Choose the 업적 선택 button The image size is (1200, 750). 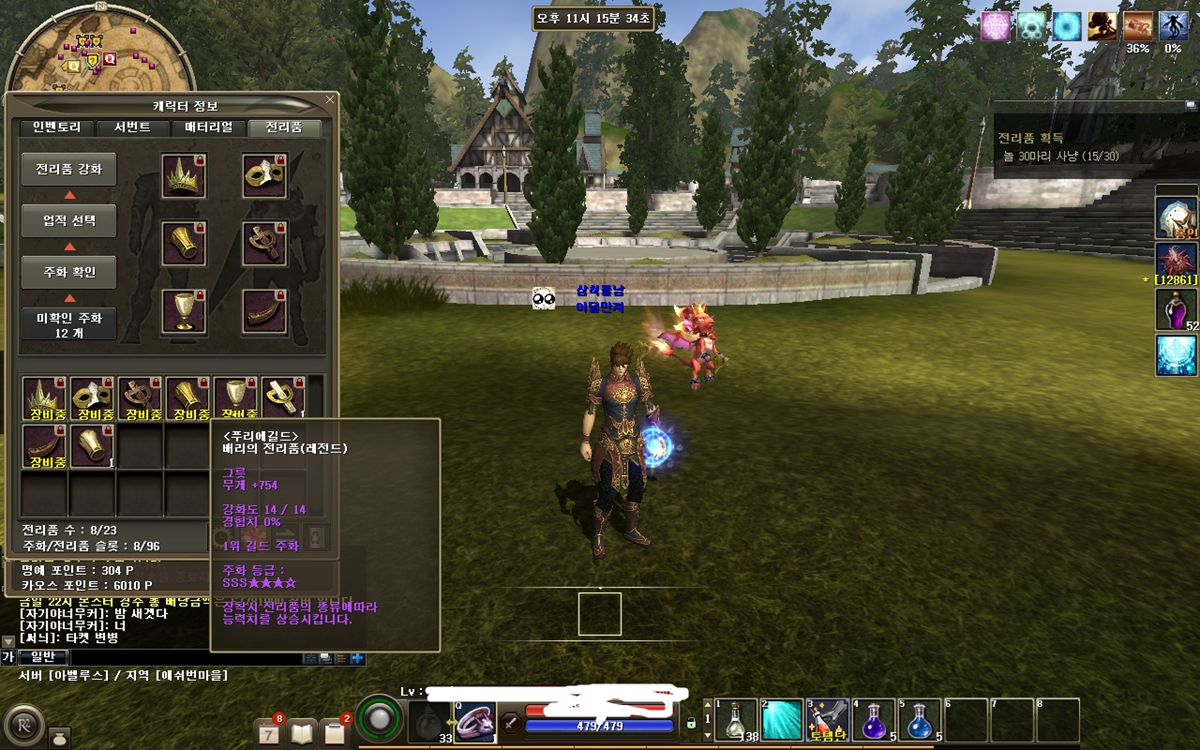(x=69, y=221)
